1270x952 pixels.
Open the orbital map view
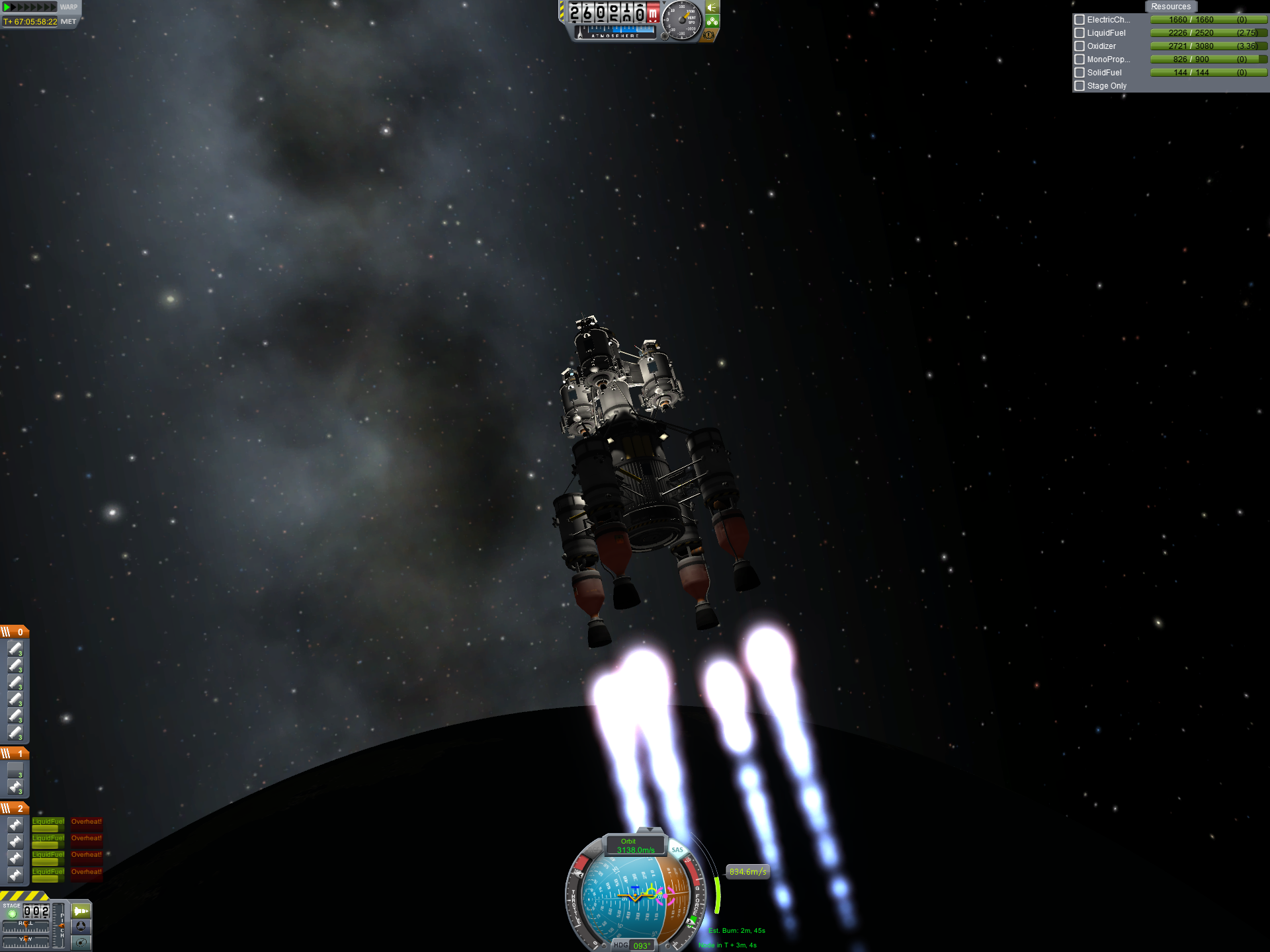[x=81, y=942]
